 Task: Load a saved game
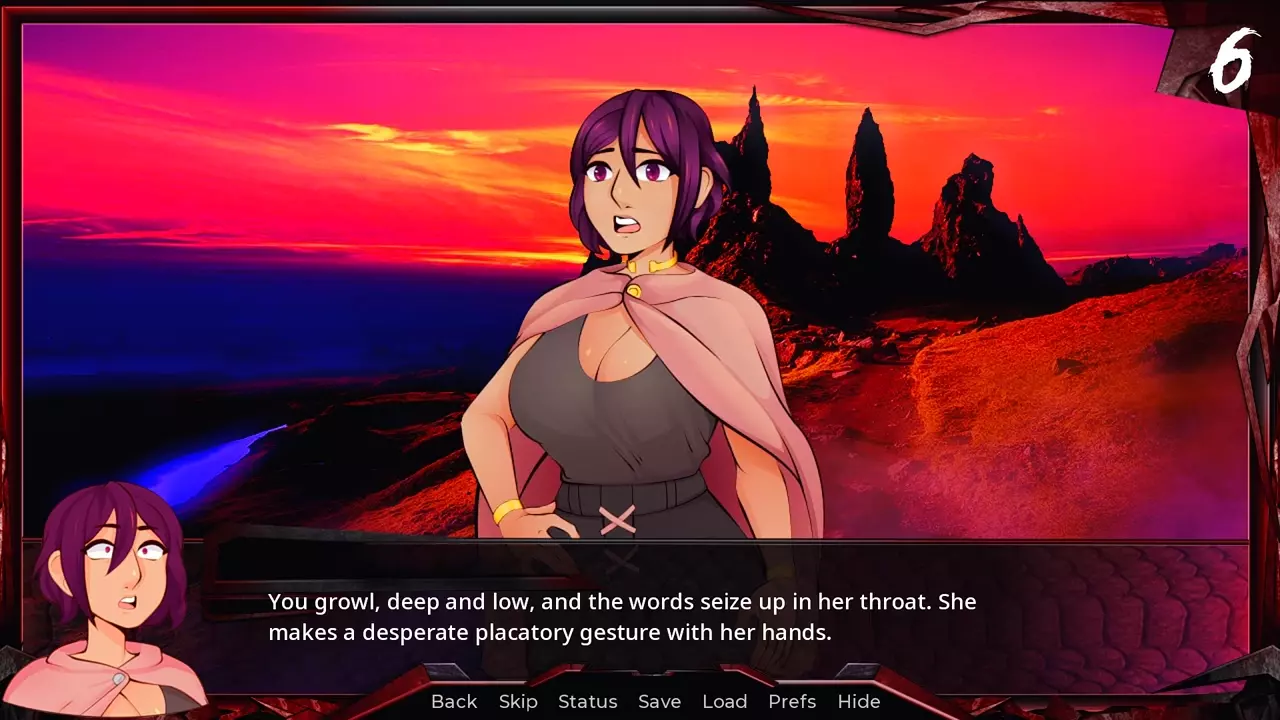coord(725,701)
